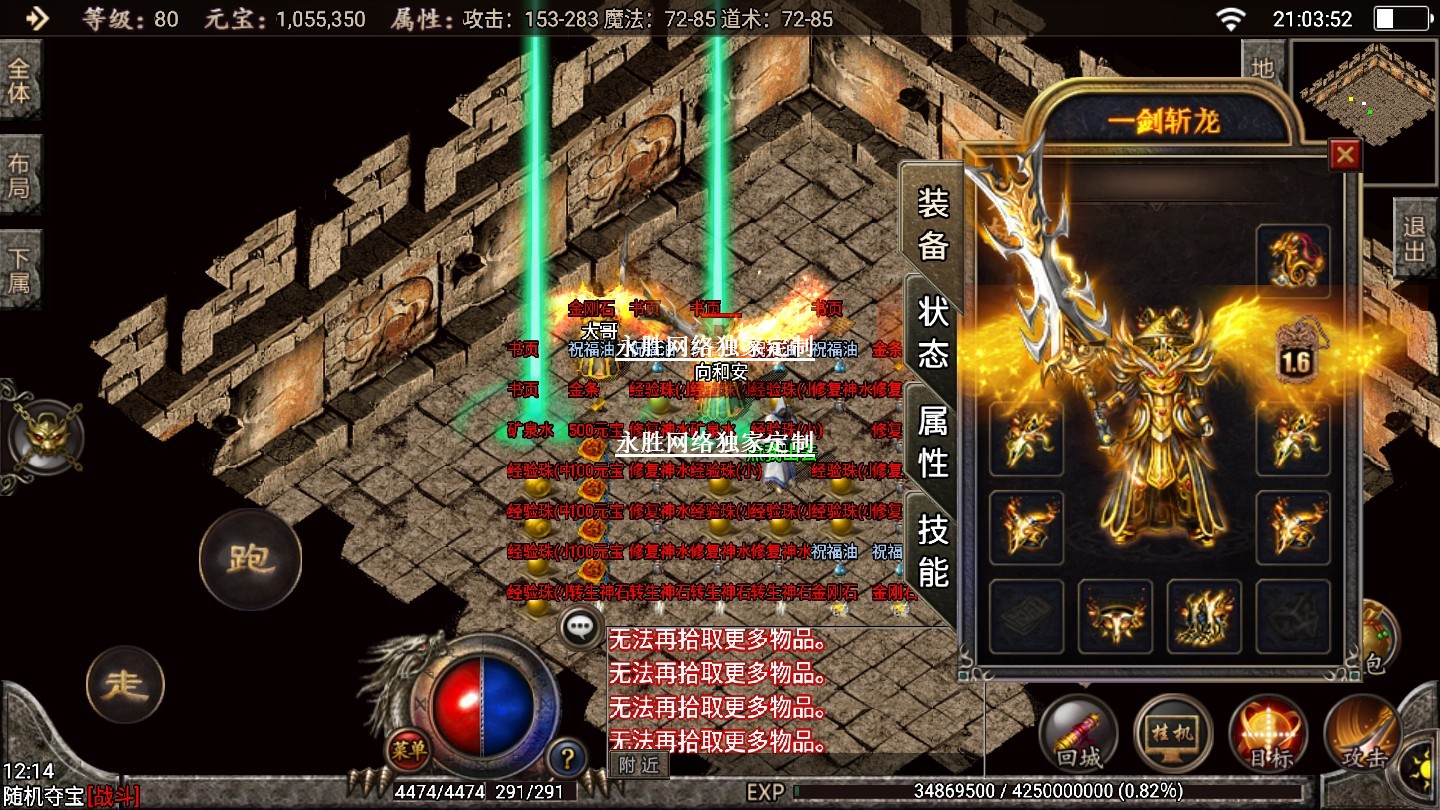Tap the 回城 return-to-town button

pyautogui.click(x=1079, y=735)
